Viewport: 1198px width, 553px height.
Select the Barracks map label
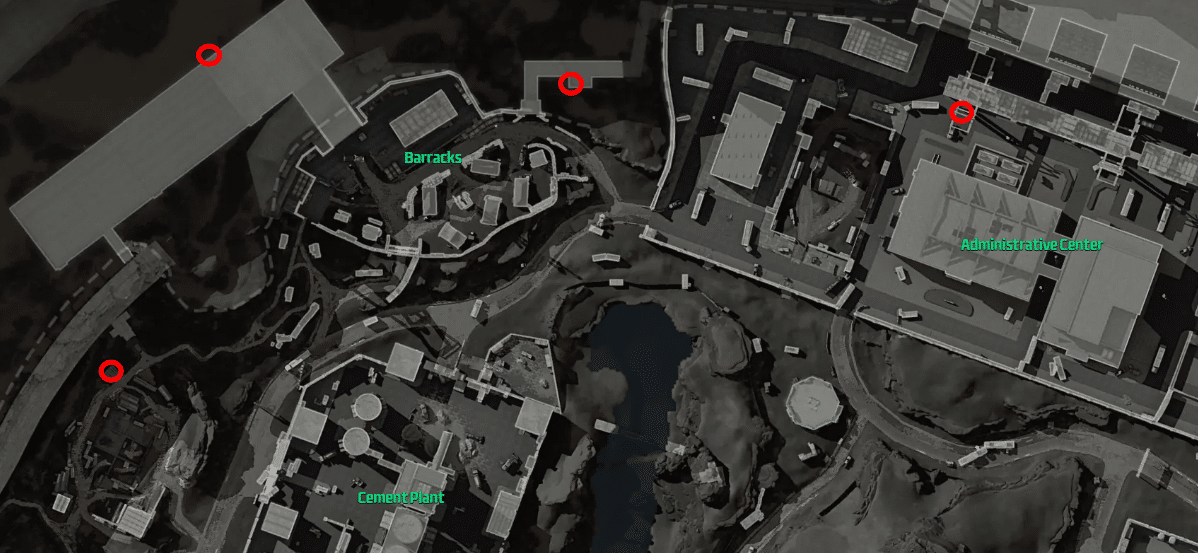(432, 158)
